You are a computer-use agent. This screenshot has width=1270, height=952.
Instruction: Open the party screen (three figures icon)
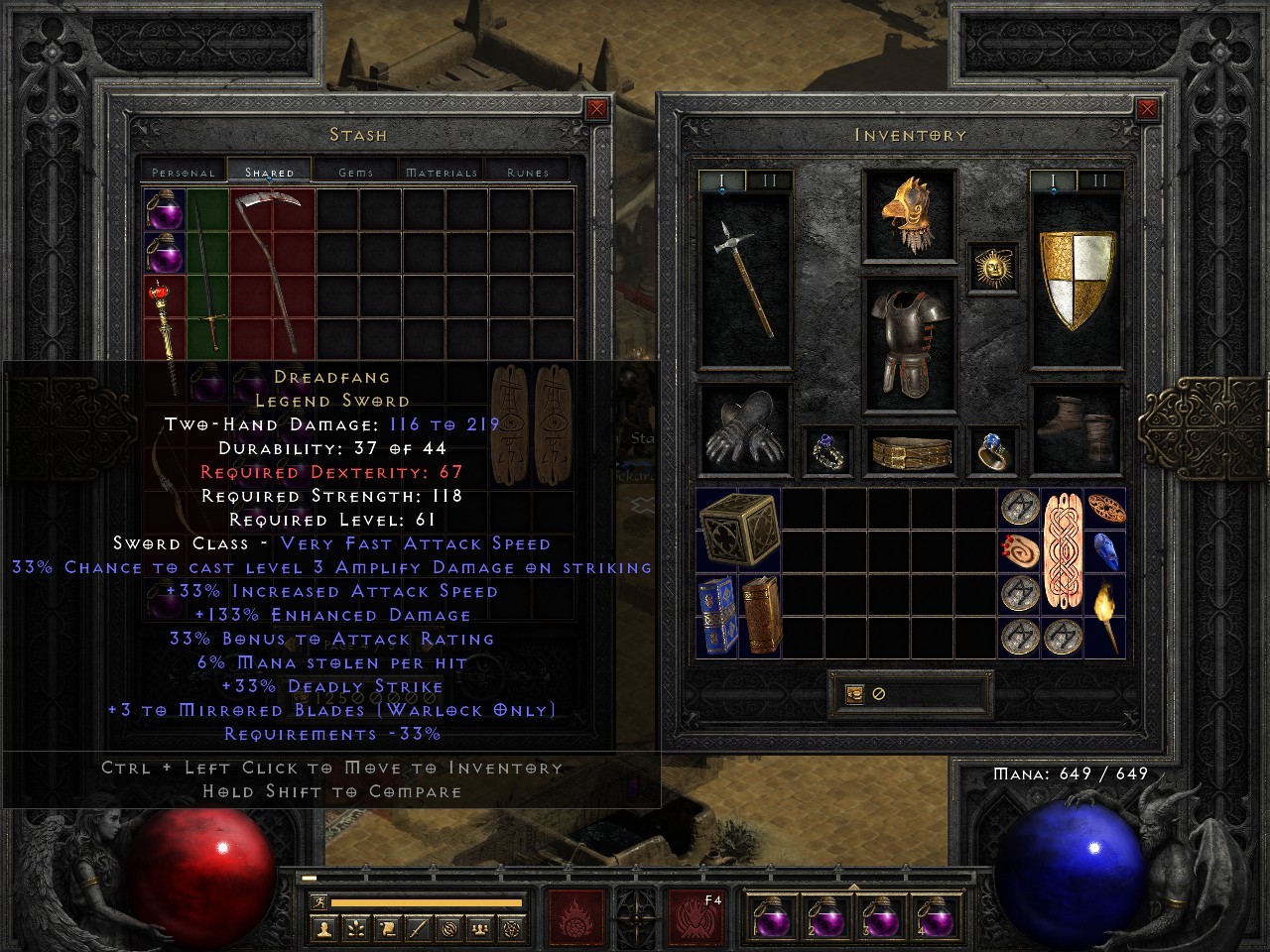[479, 929]
